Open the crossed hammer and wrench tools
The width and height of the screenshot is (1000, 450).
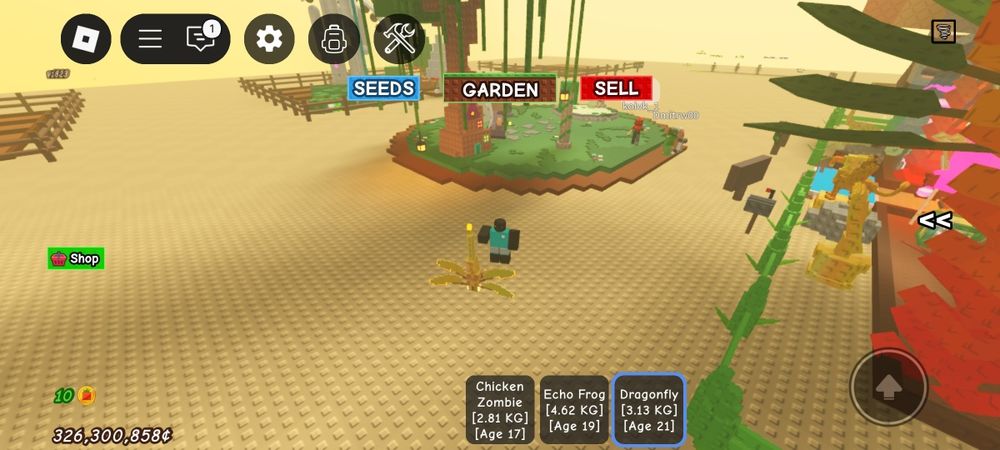pos(399,39)
